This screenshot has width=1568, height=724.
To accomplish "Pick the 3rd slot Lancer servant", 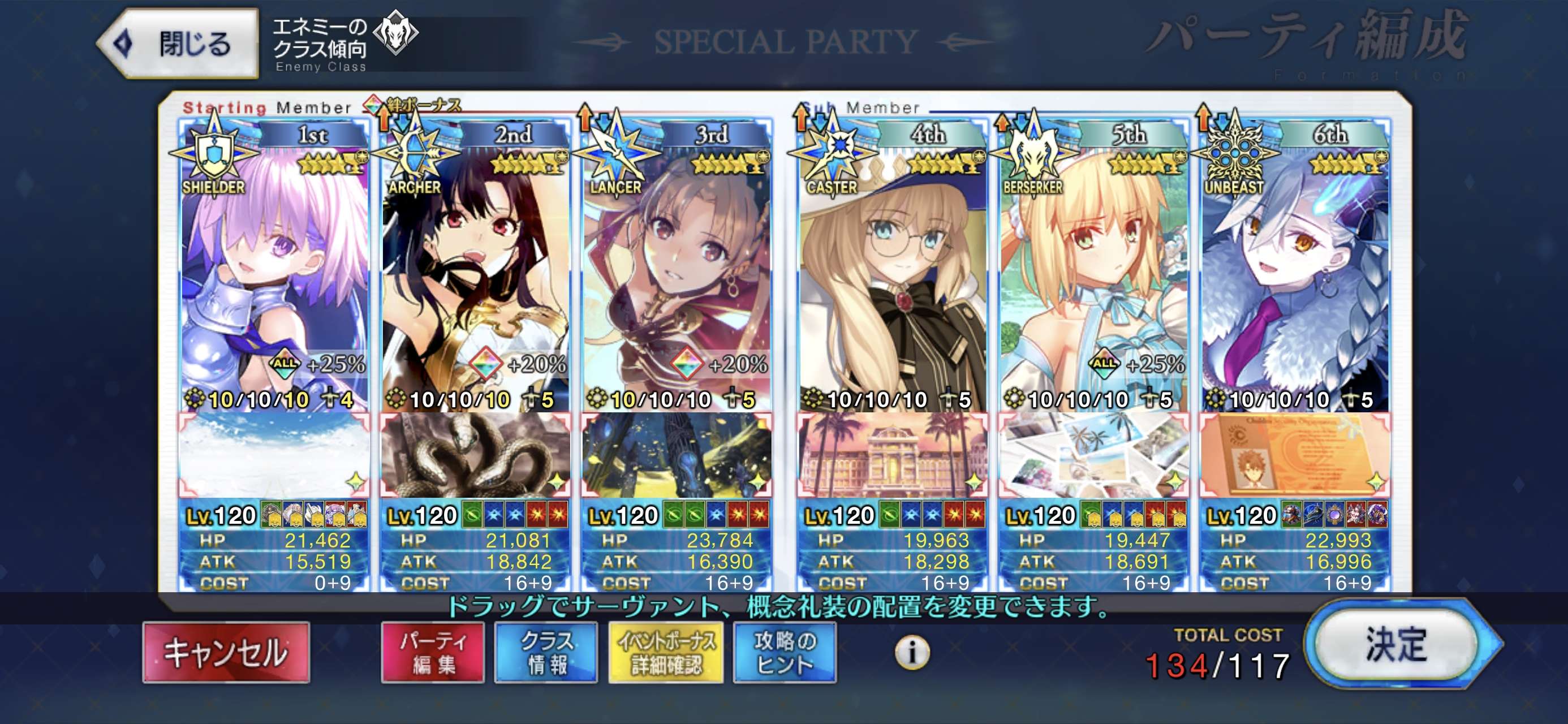I will coord(677,268).
